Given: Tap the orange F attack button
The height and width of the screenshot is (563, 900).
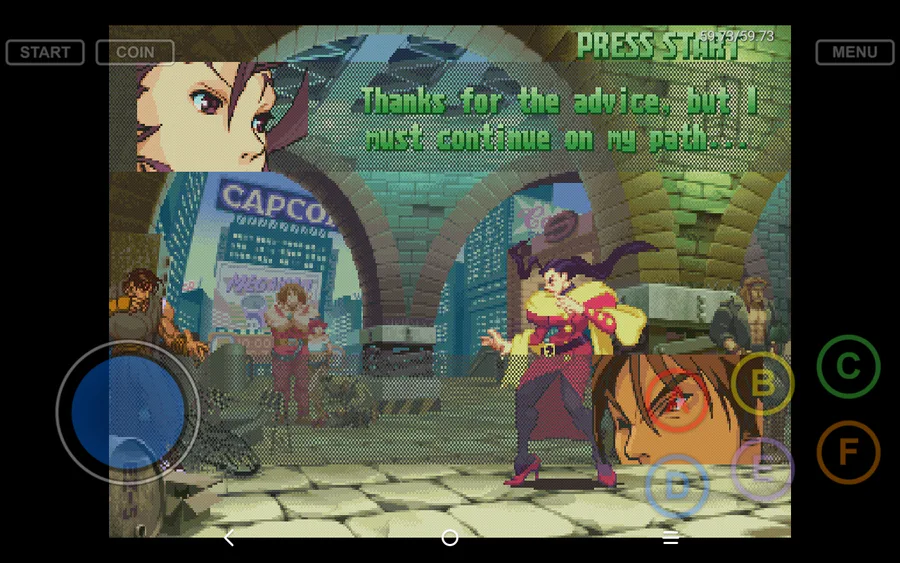Looking at the screenshot, I should (848, 452).
